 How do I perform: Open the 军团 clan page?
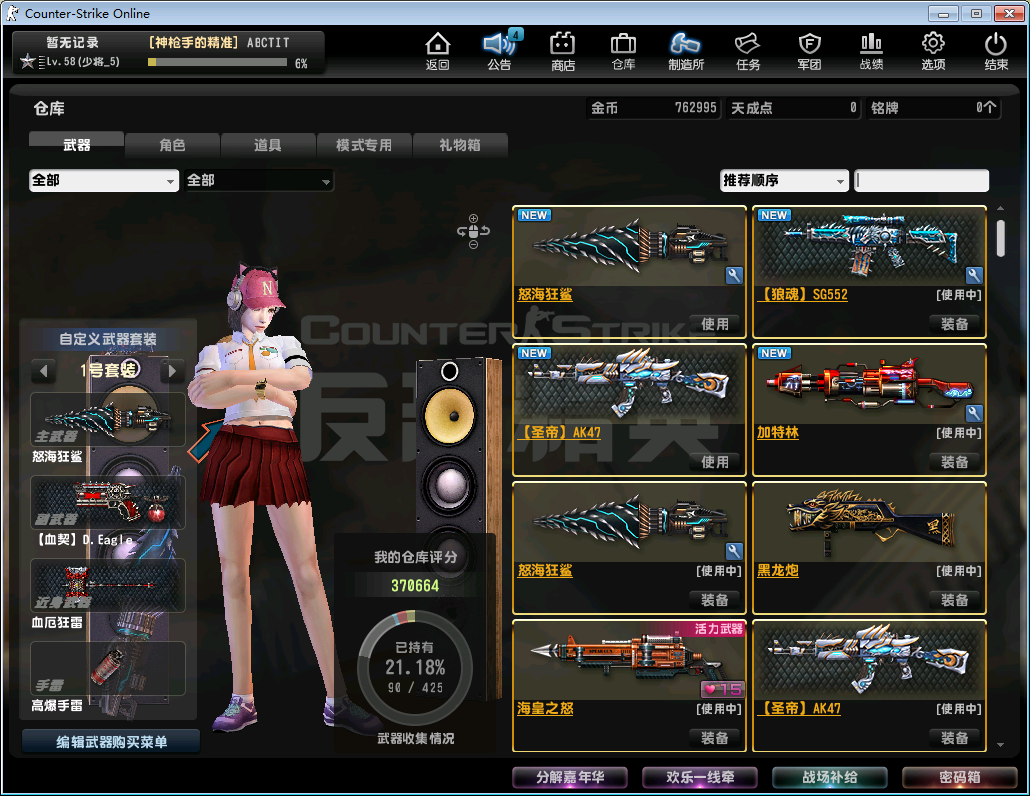(x=809, y=51)
